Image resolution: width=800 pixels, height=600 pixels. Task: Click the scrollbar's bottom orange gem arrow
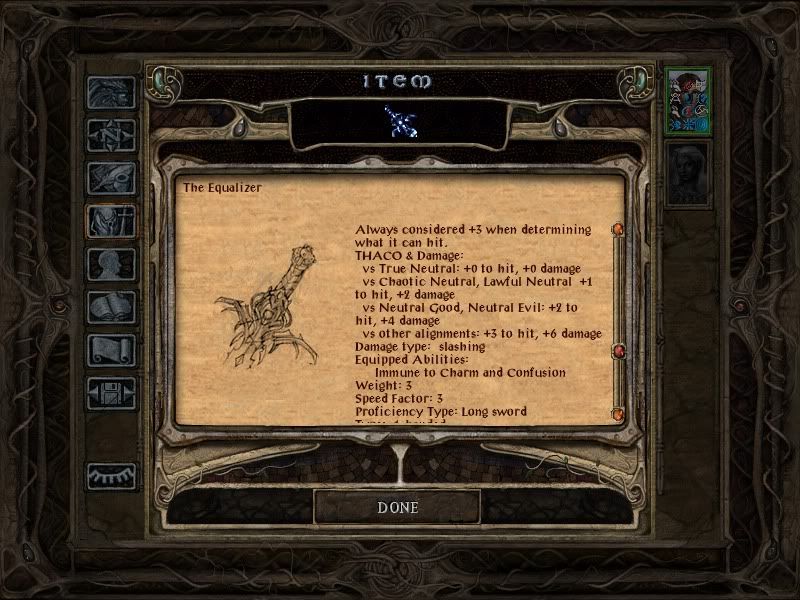tap(618, 413)
